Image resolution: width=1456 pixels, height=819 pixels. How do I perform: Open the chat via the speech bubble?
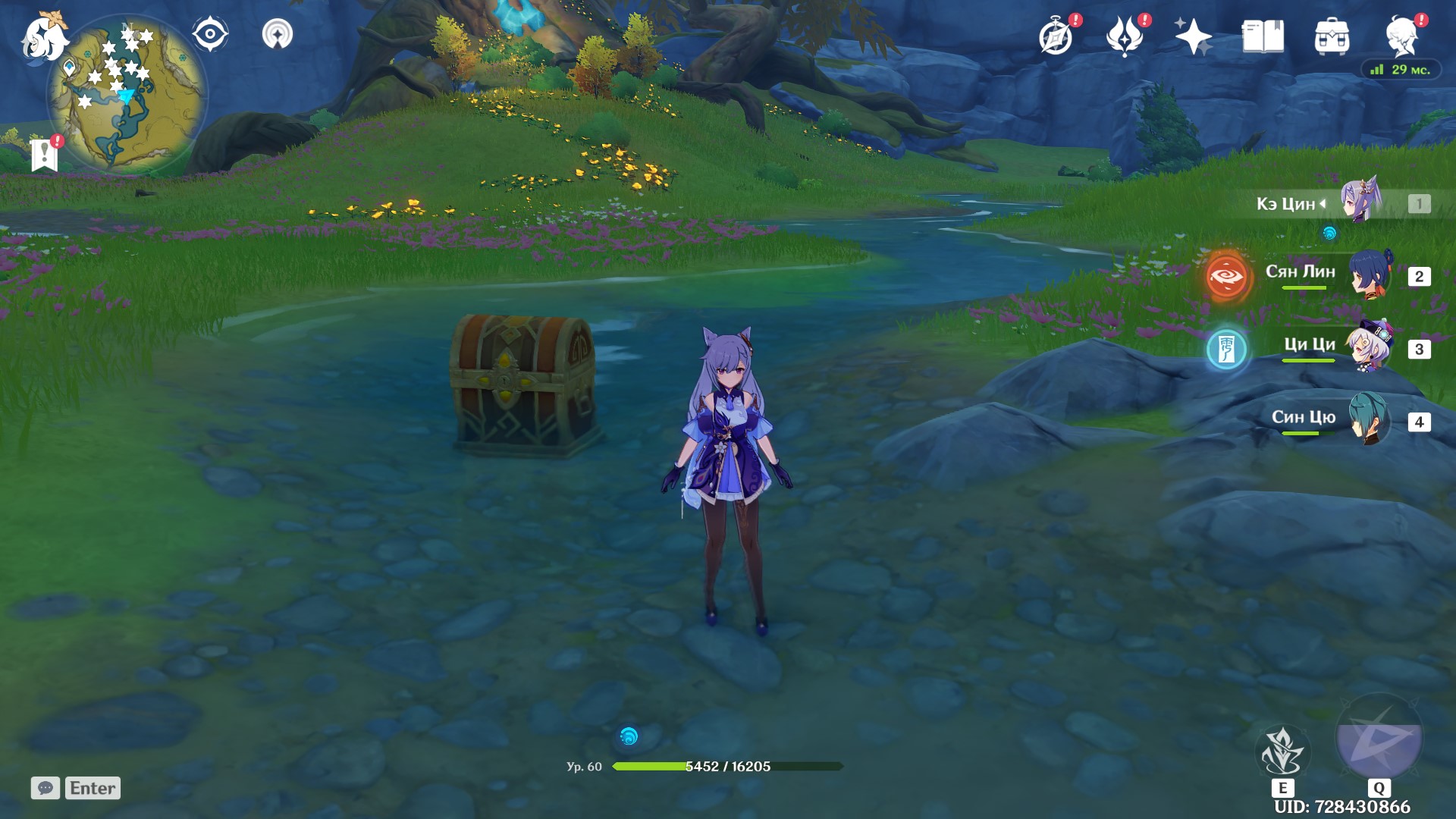point(47,788)
